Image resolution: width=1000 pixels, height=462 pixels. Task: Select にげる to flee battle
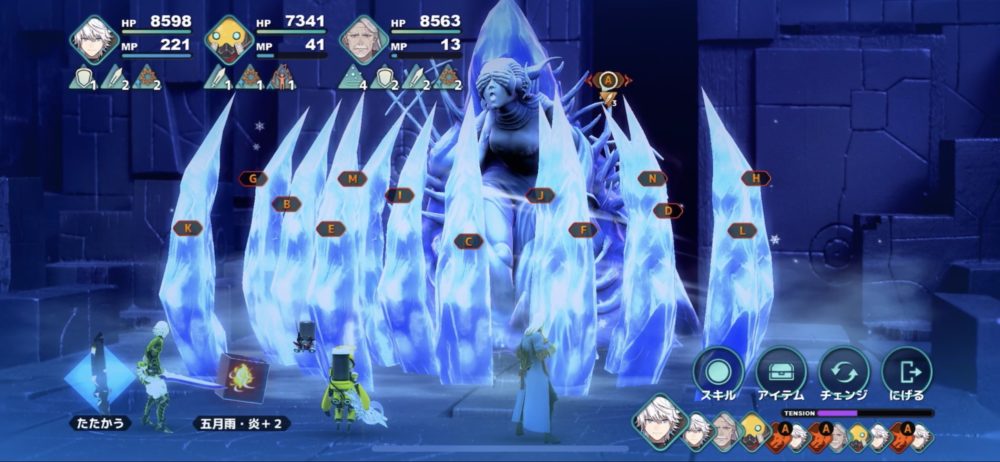point(906,372)
